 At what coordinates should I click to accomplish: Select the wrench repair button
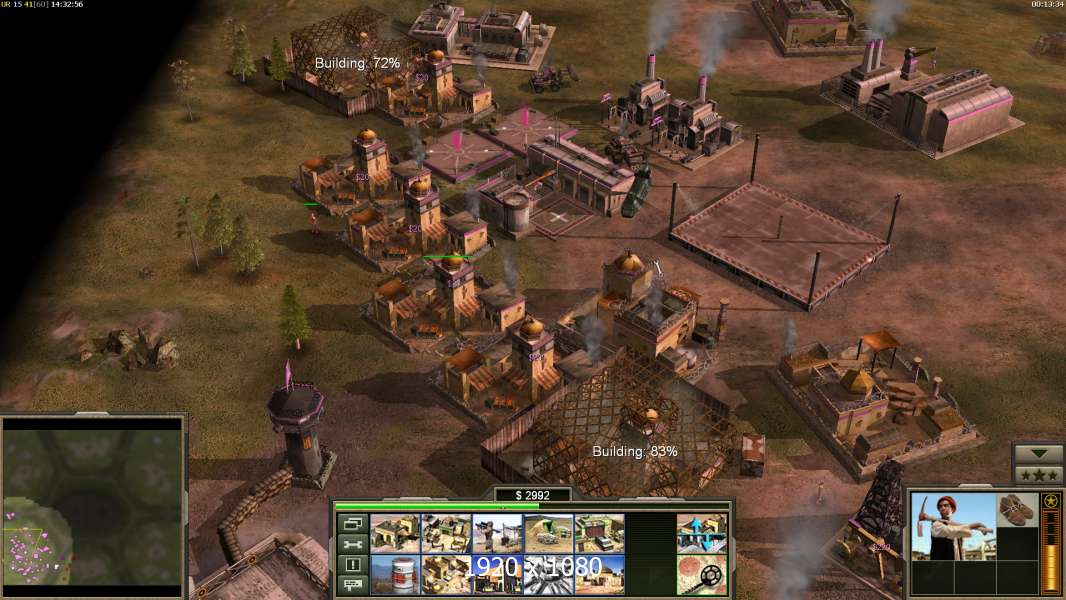[x=352, y=544]
